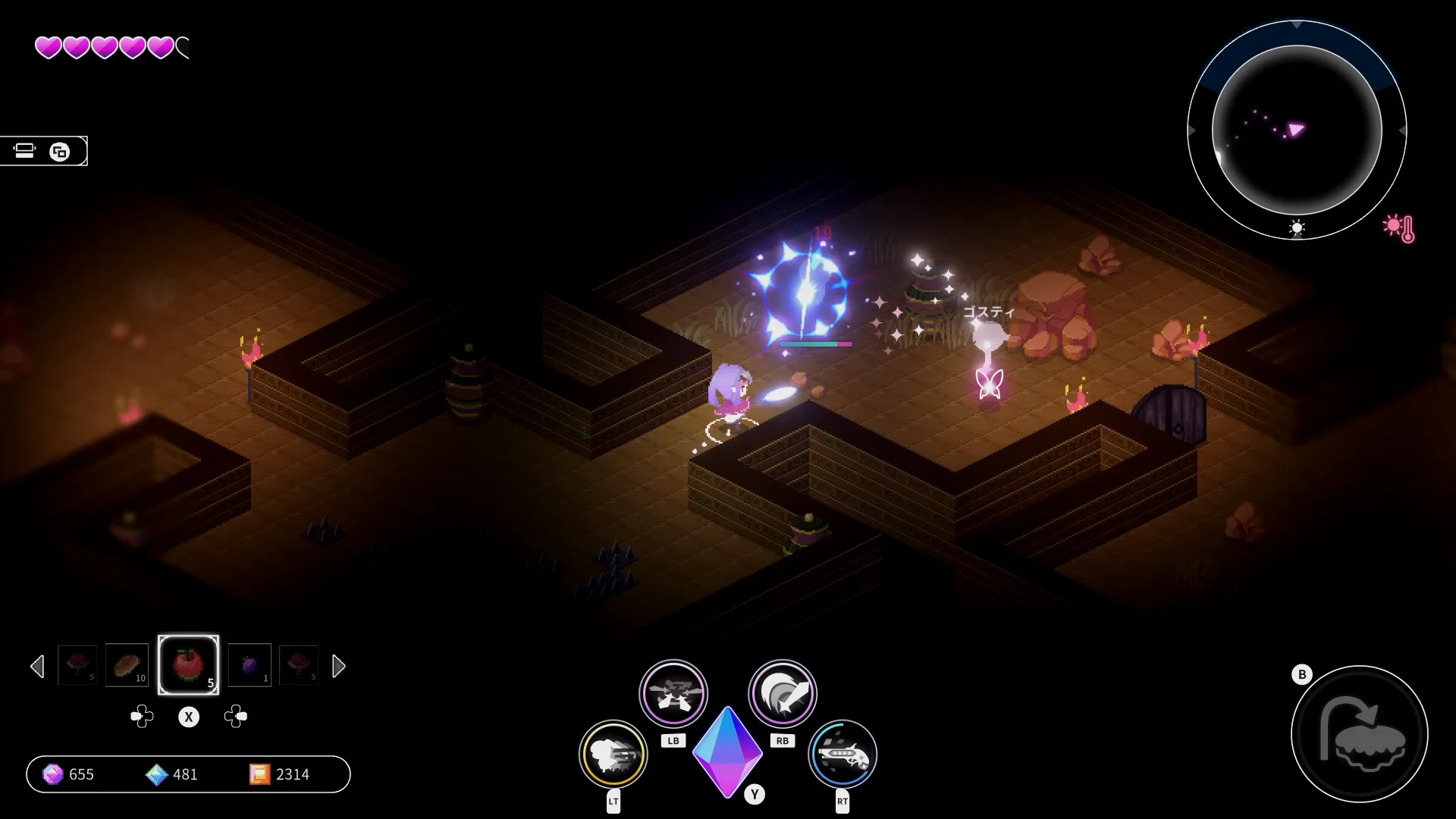
Task: Fire the pistol weapon ability
Action: click(x=842, y=755)
